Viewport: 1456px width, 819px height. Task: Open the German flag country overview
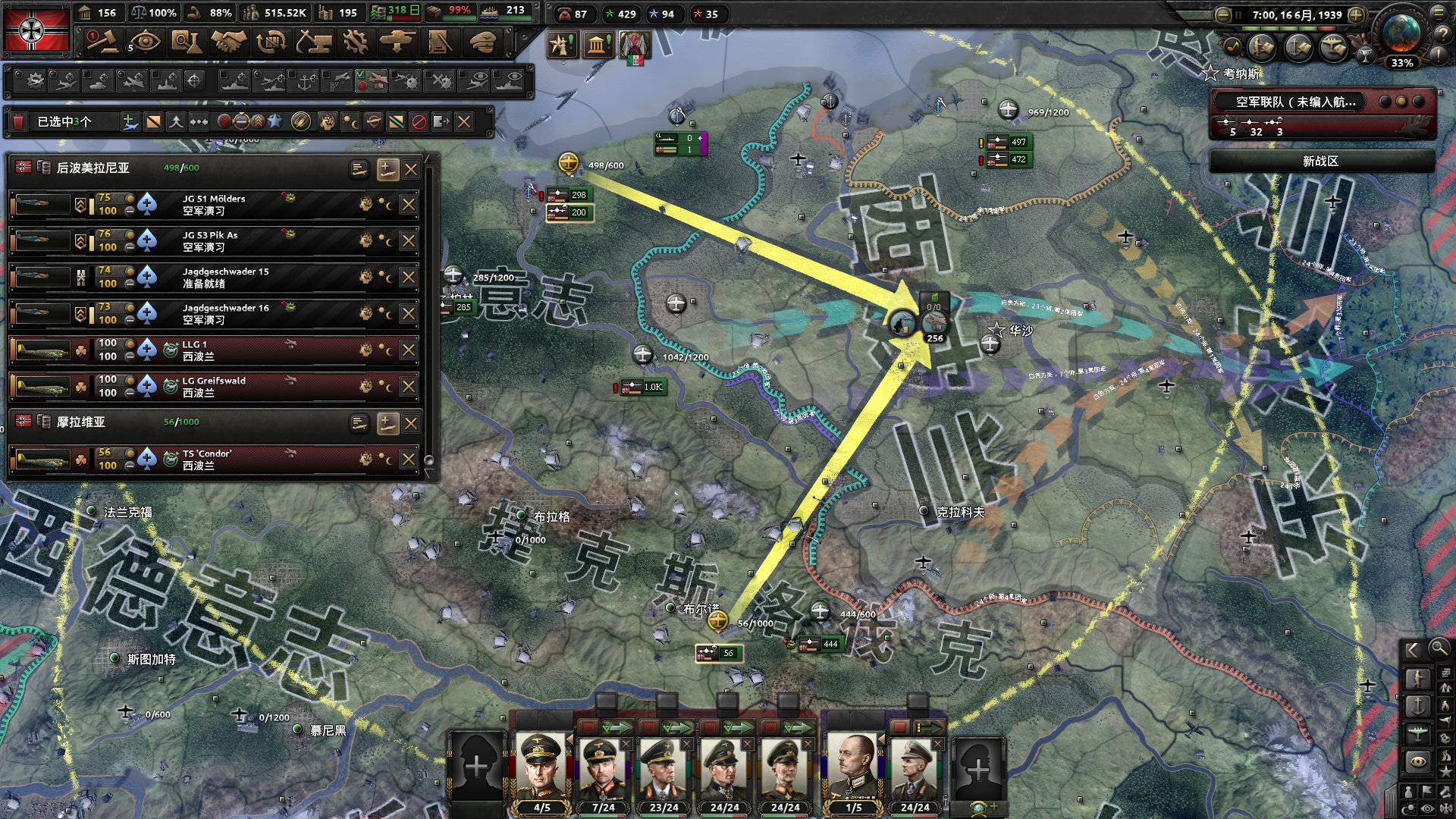[36, 30]
